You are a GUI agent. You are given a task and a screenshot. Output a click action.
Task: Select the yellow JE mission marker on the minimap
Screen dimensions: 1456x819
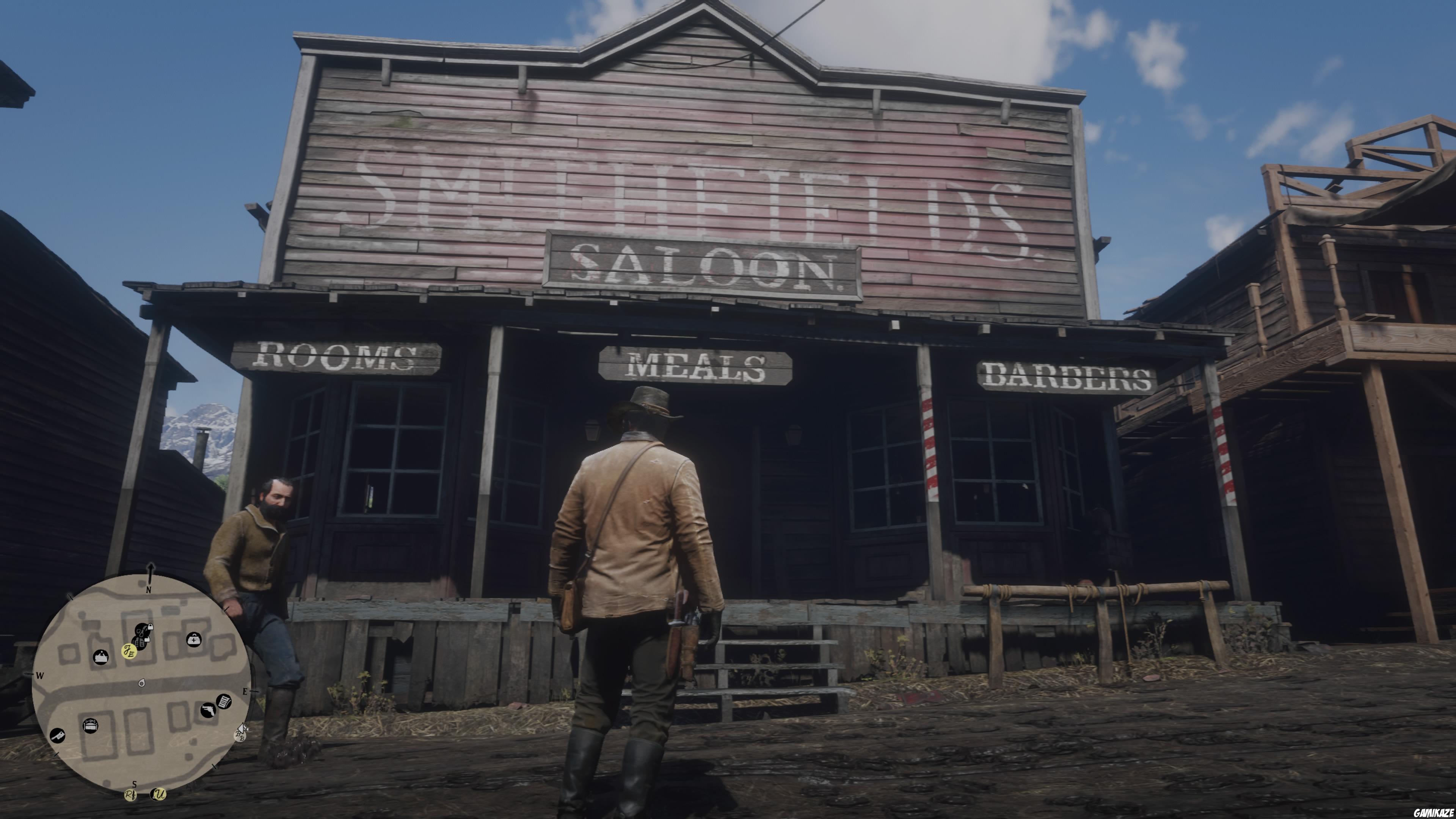pos(129,651)
